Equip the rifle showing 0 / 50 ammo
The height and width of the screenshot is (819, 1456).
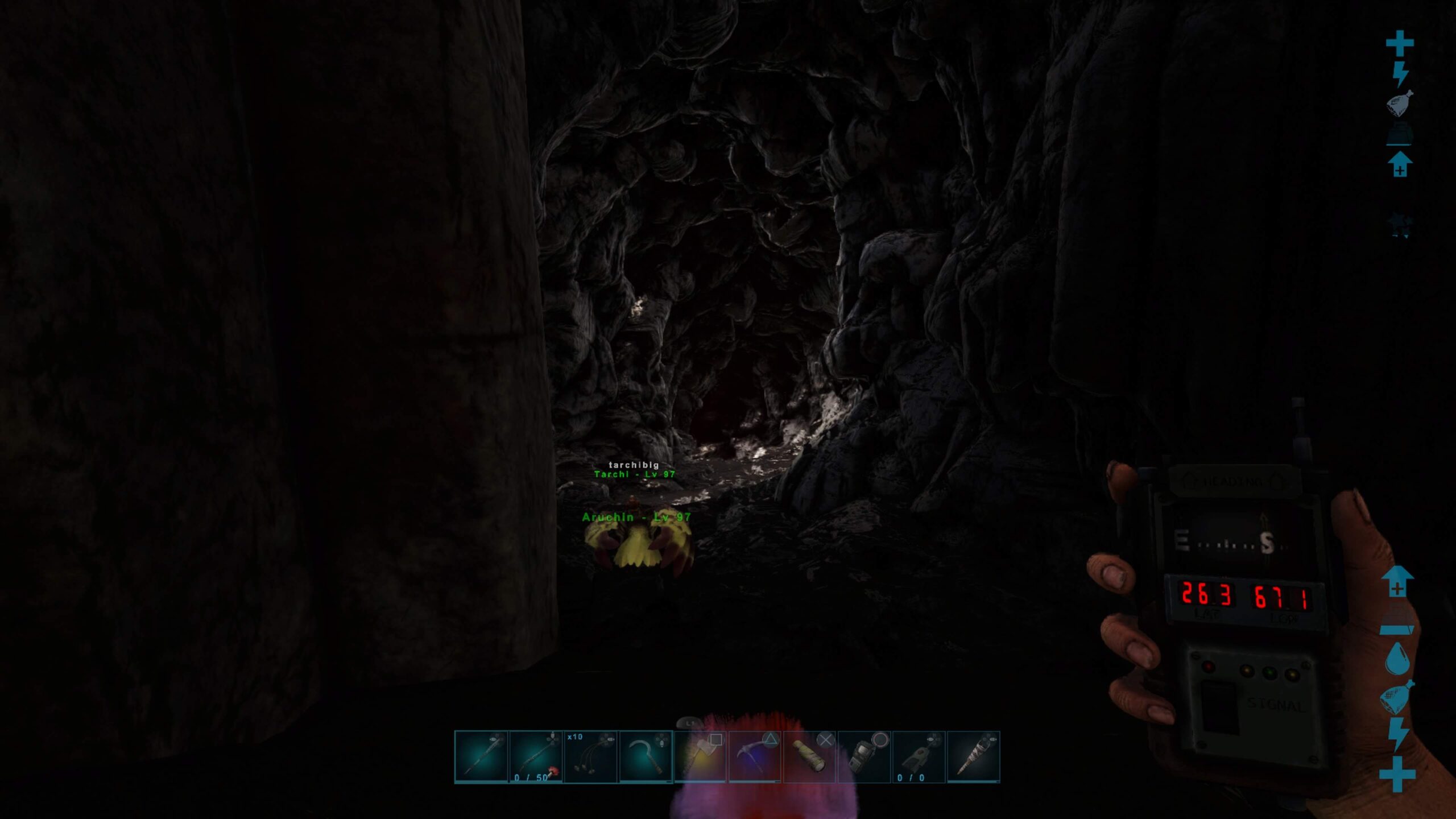[536, 757]
